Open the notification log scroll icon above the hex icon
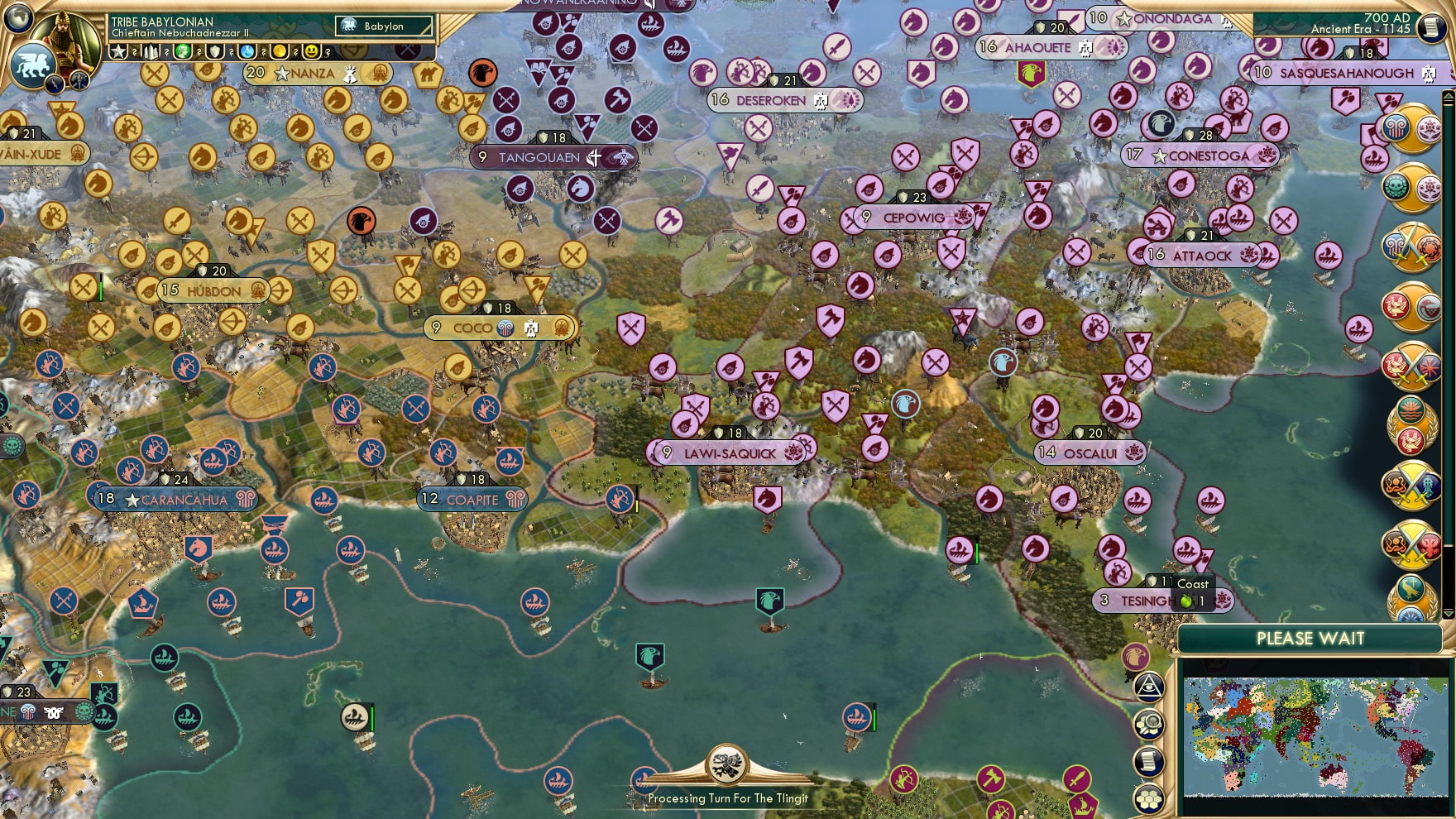This screenshot has height=819, width=1456. [x=1150, y=760]
